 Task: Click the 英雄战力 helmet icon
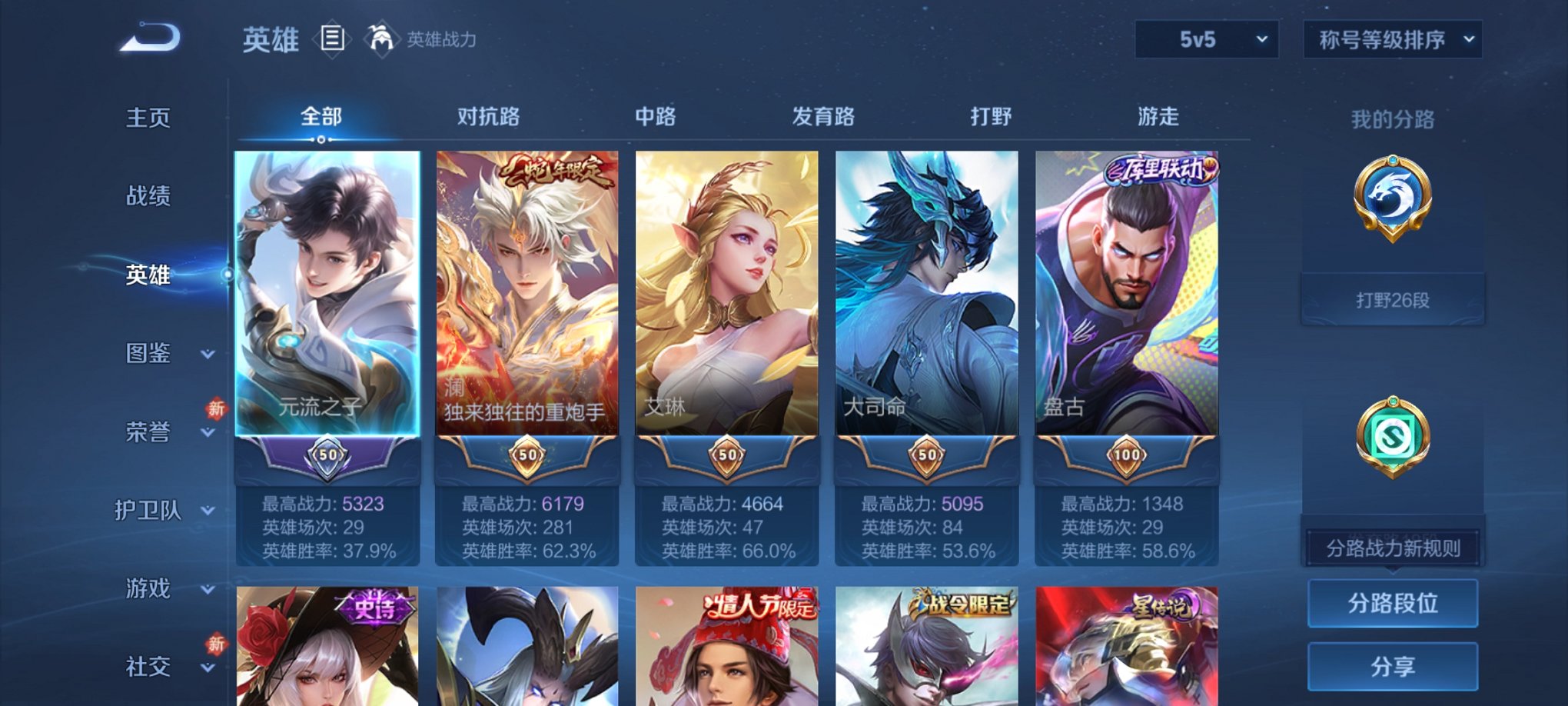(380, 36)
